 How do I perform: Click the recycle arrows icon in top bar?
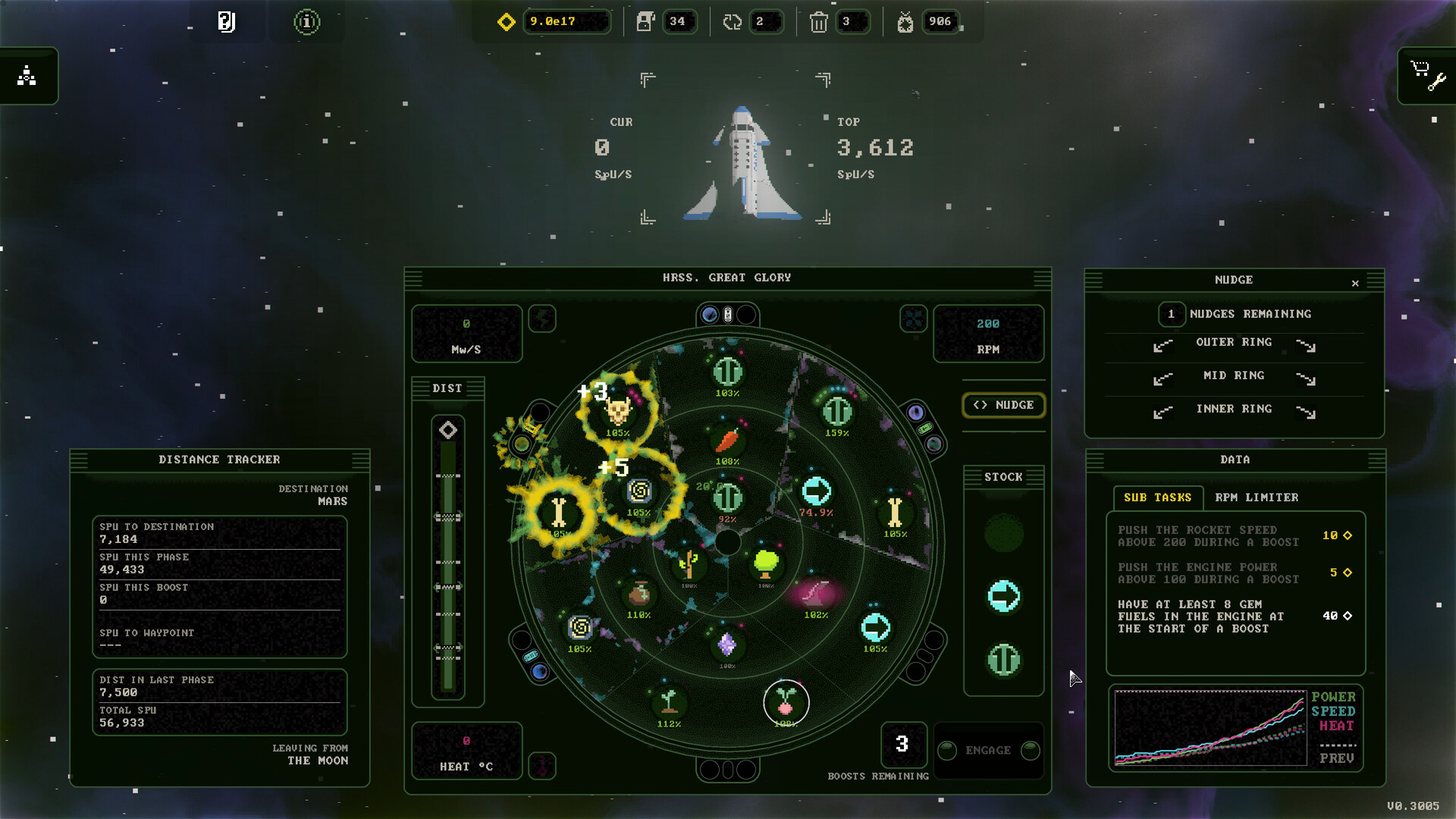tap(731, 22)
